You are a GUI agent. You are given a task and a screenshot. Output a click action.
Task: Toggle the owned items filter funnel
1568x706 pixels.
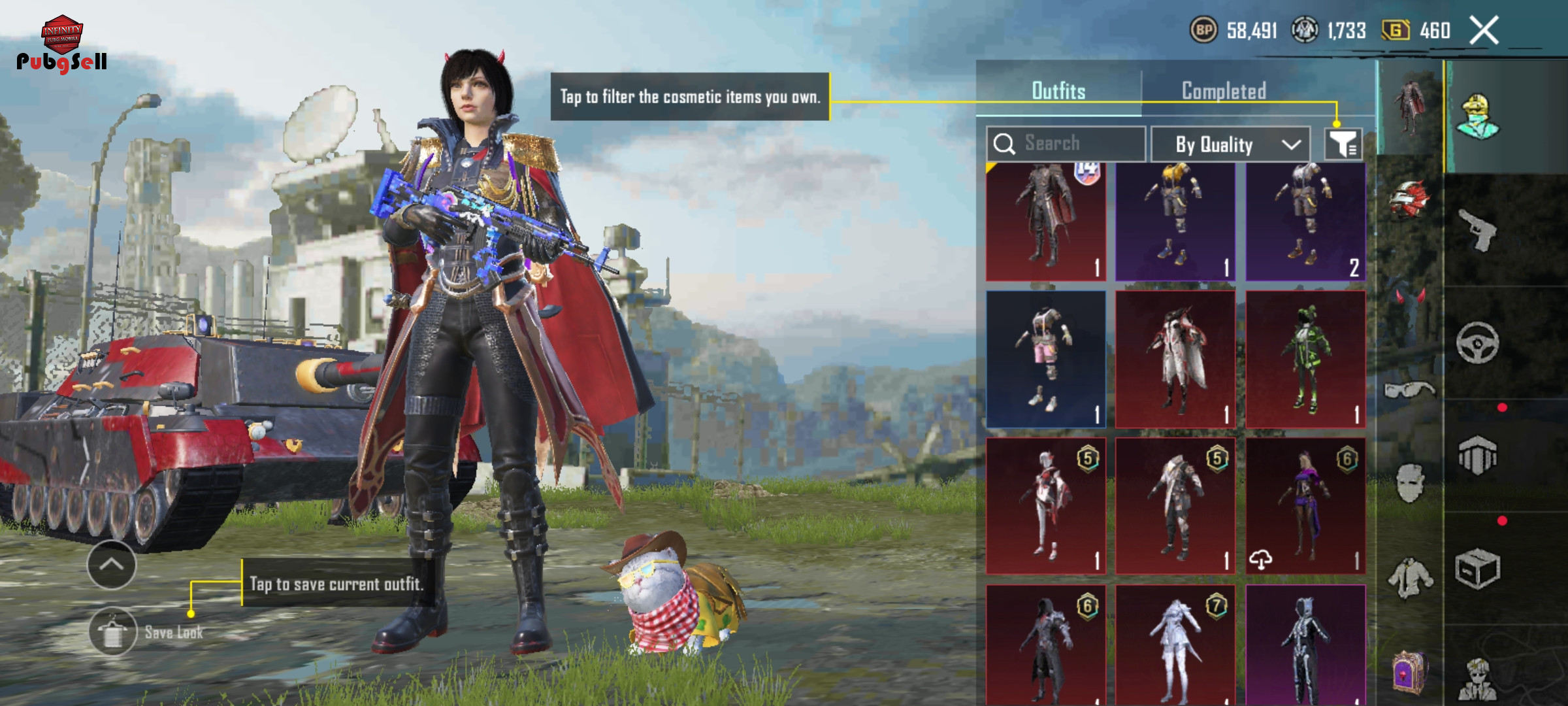pyautogui.click(x=1343, y=144)
